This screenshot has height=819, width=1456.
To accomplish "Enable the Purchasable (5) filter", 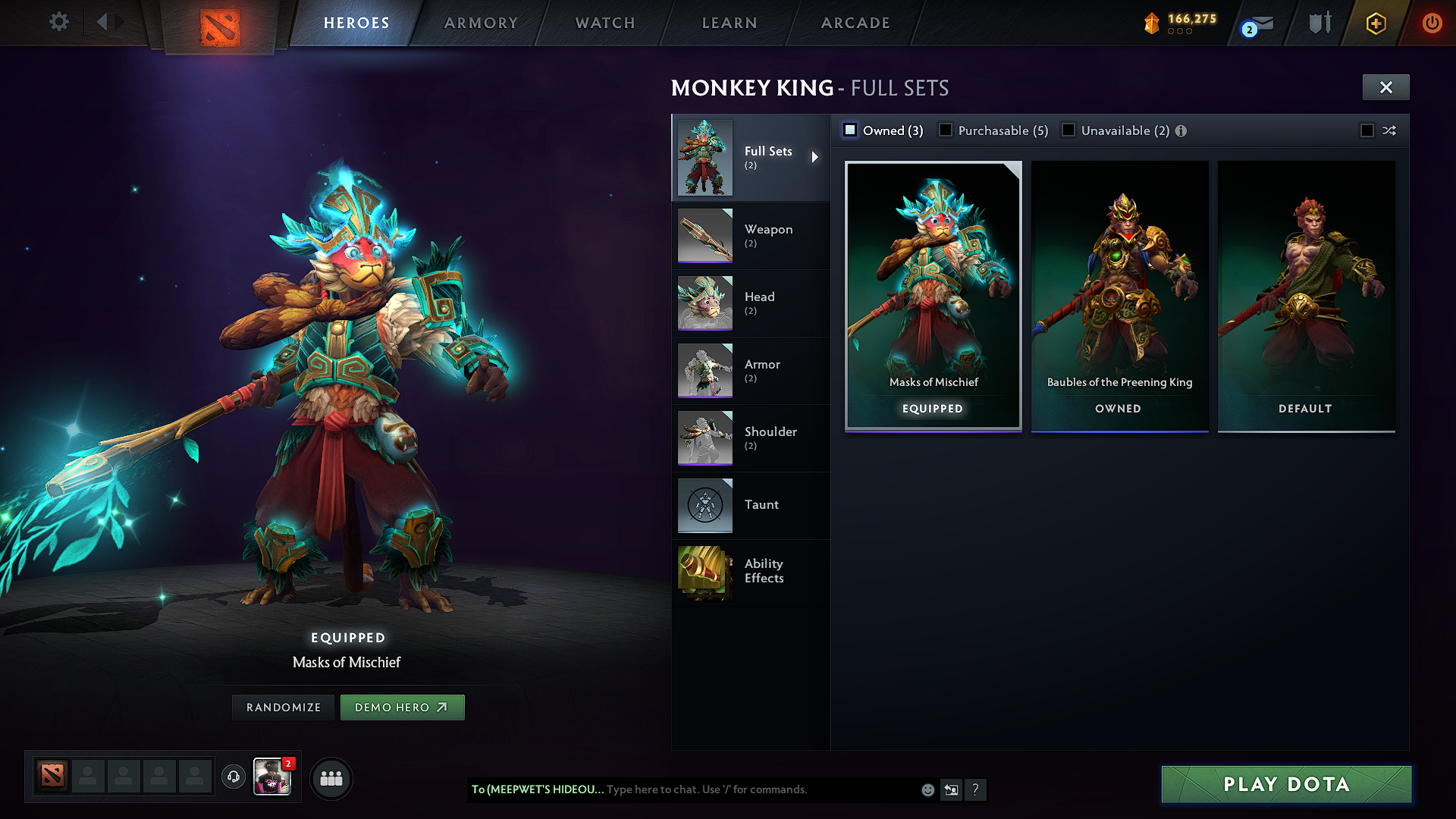I will click(x=946, y=130).
